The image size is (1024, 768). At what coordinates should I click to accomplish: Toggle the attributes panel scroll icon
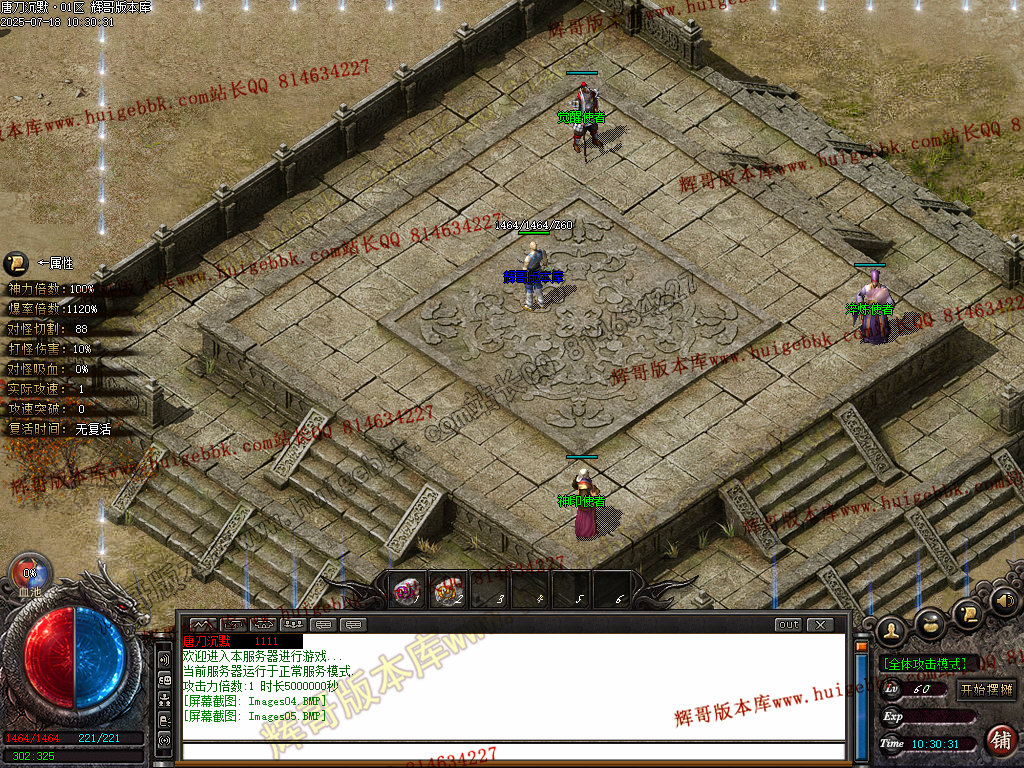coord(15,263)
